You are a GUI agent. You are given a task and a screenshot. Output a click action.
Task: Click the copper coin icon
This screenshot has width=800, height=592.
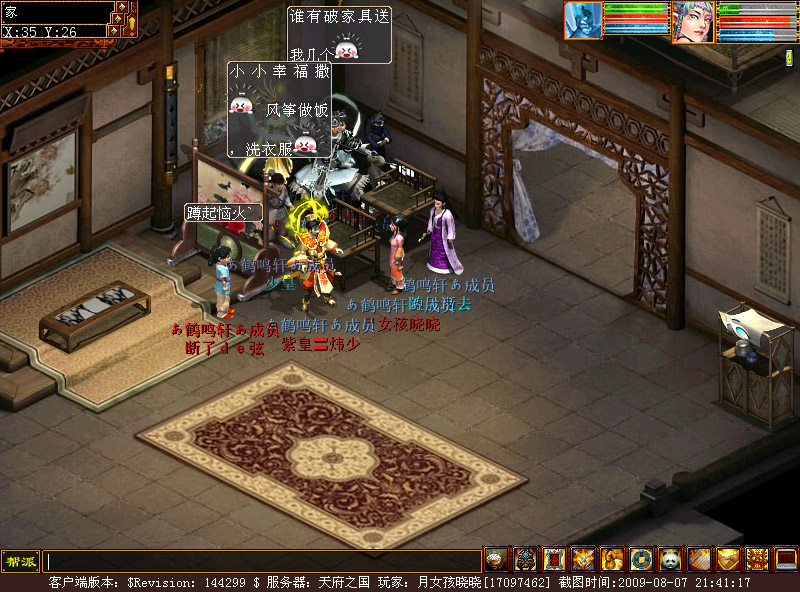(x=641, y=559)
